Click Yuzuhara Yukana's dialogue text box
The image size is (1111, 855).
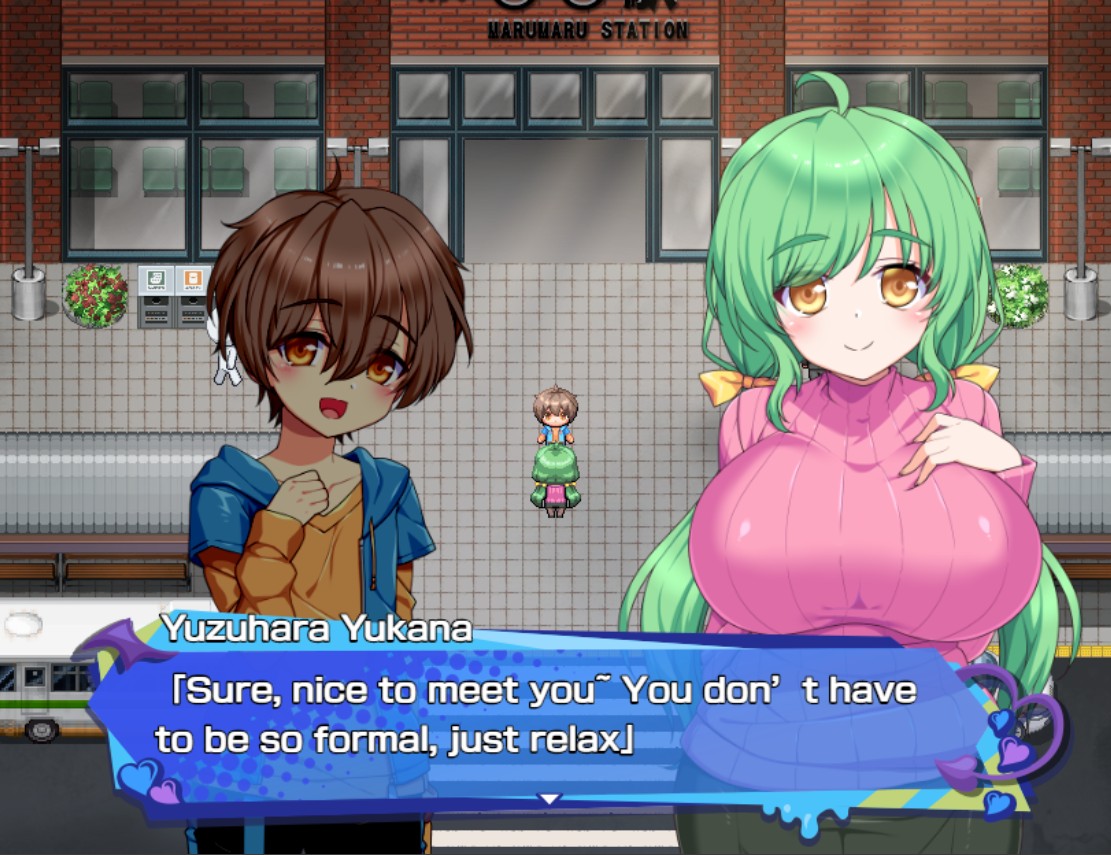click(540, 716)
